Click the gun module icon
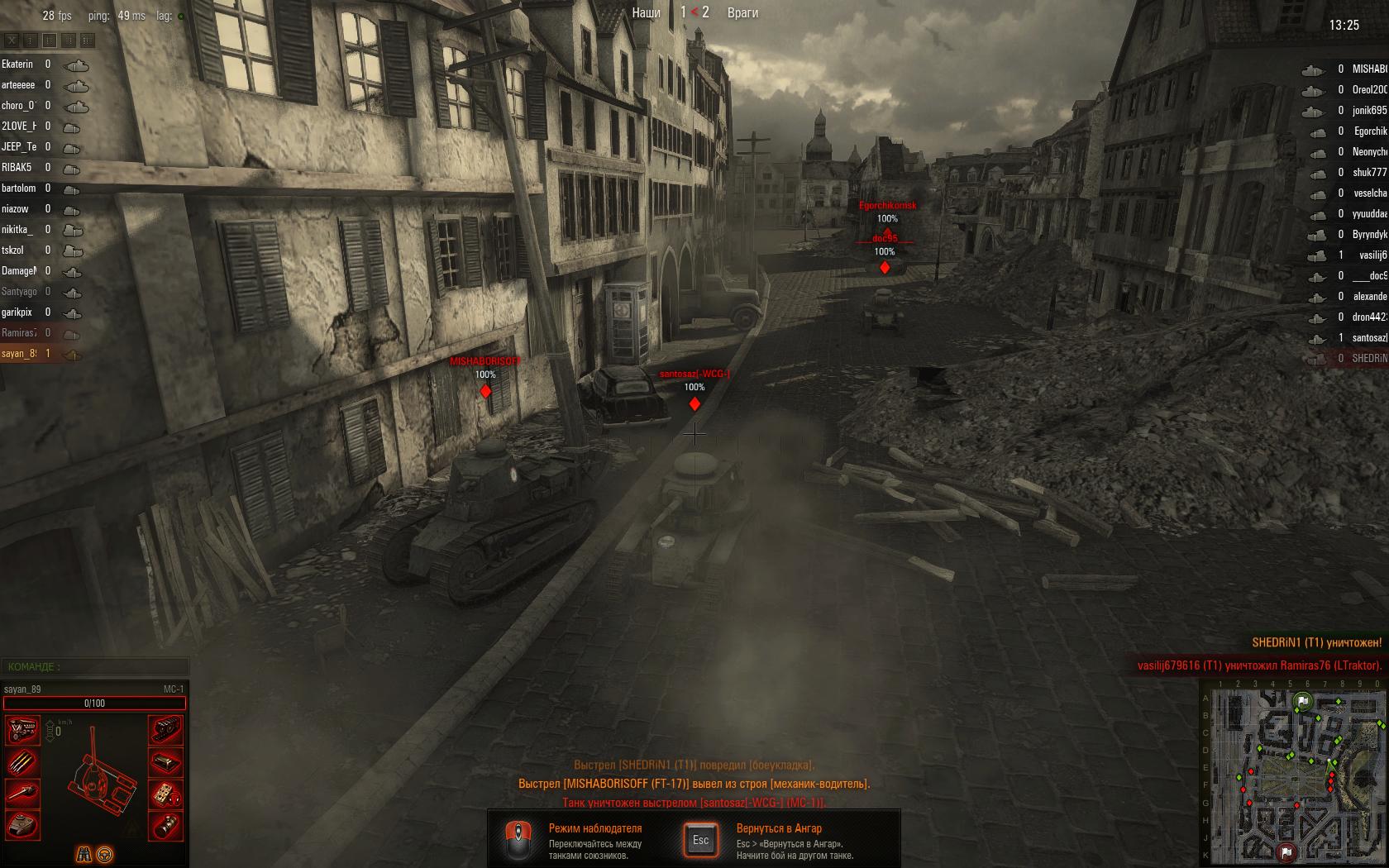 23,793
